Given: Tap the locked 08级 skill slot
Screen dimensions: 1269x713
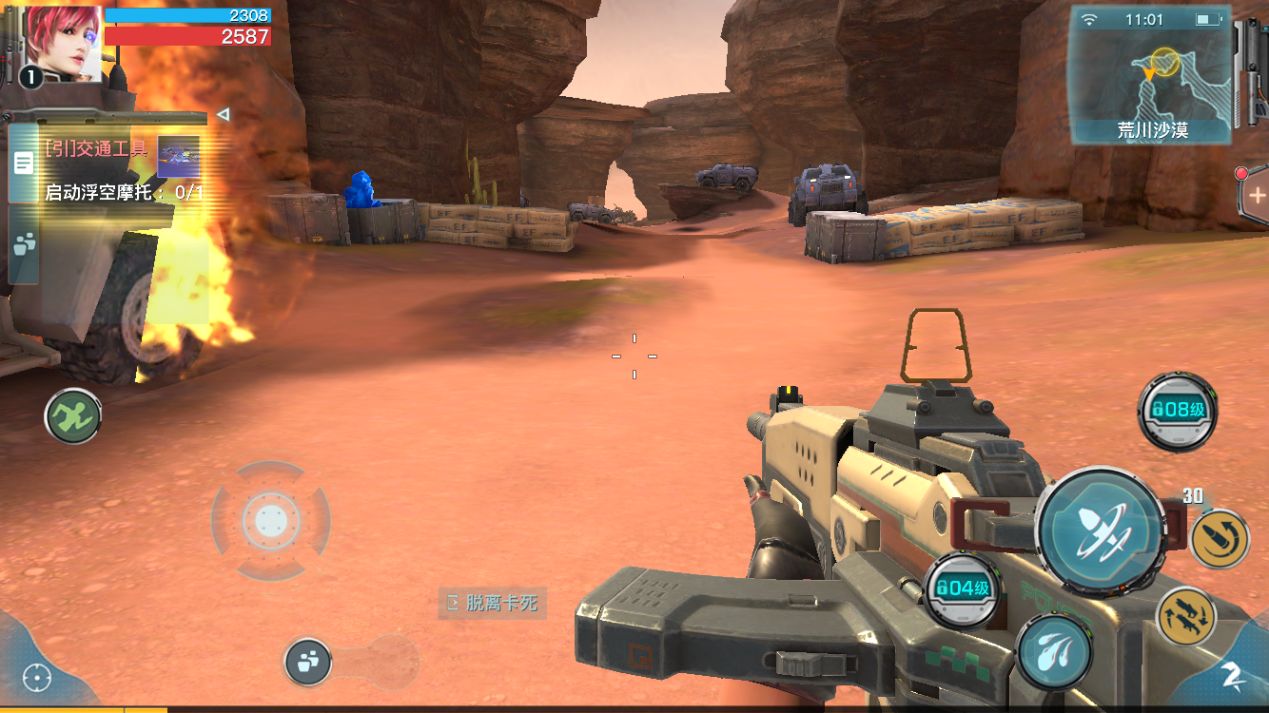Looking at the screenshot, I should pyautogui.click(x=1177, y=410).
